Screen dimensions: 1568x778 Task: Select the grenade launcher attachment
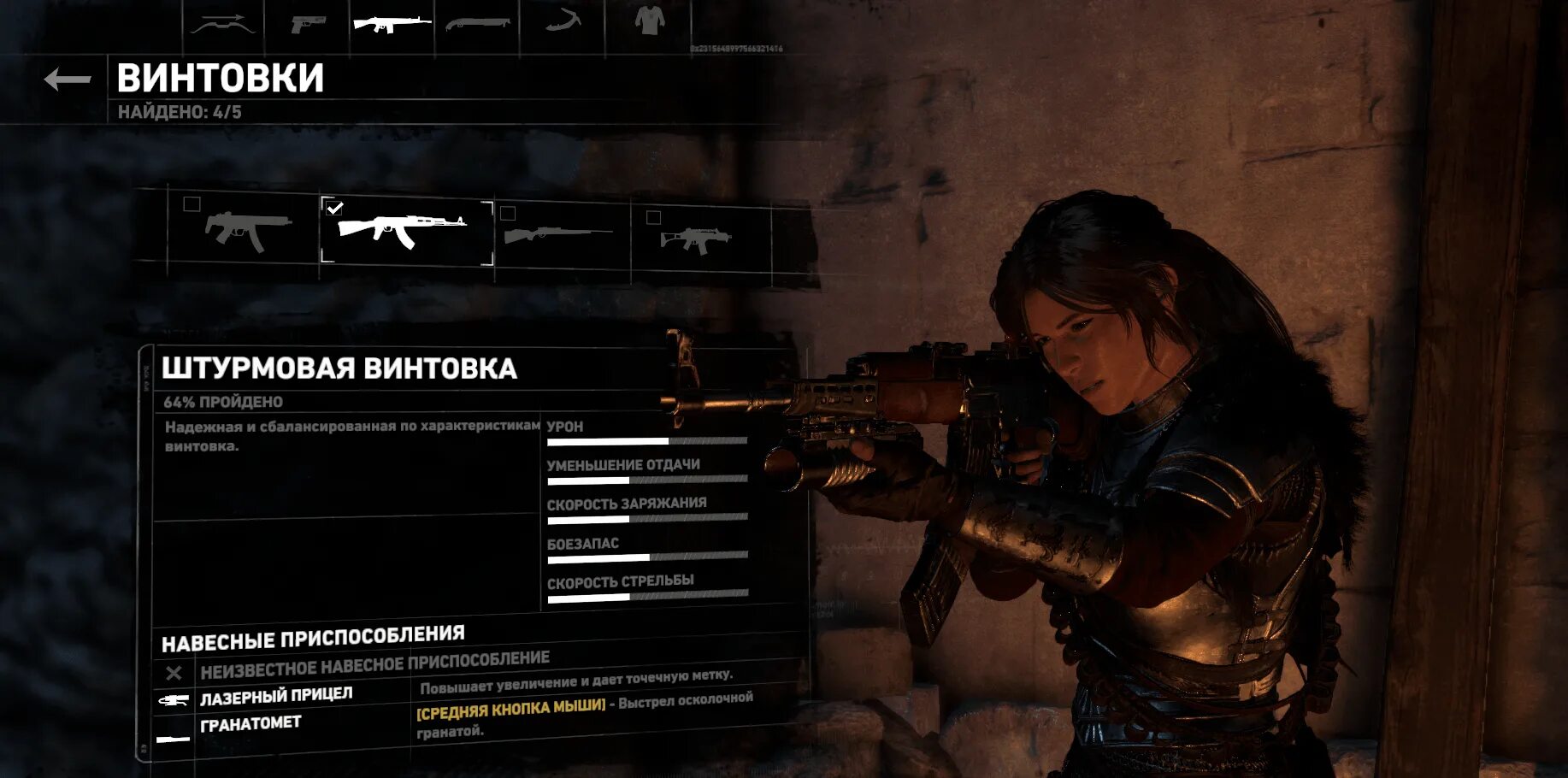(x=251, y=726)
